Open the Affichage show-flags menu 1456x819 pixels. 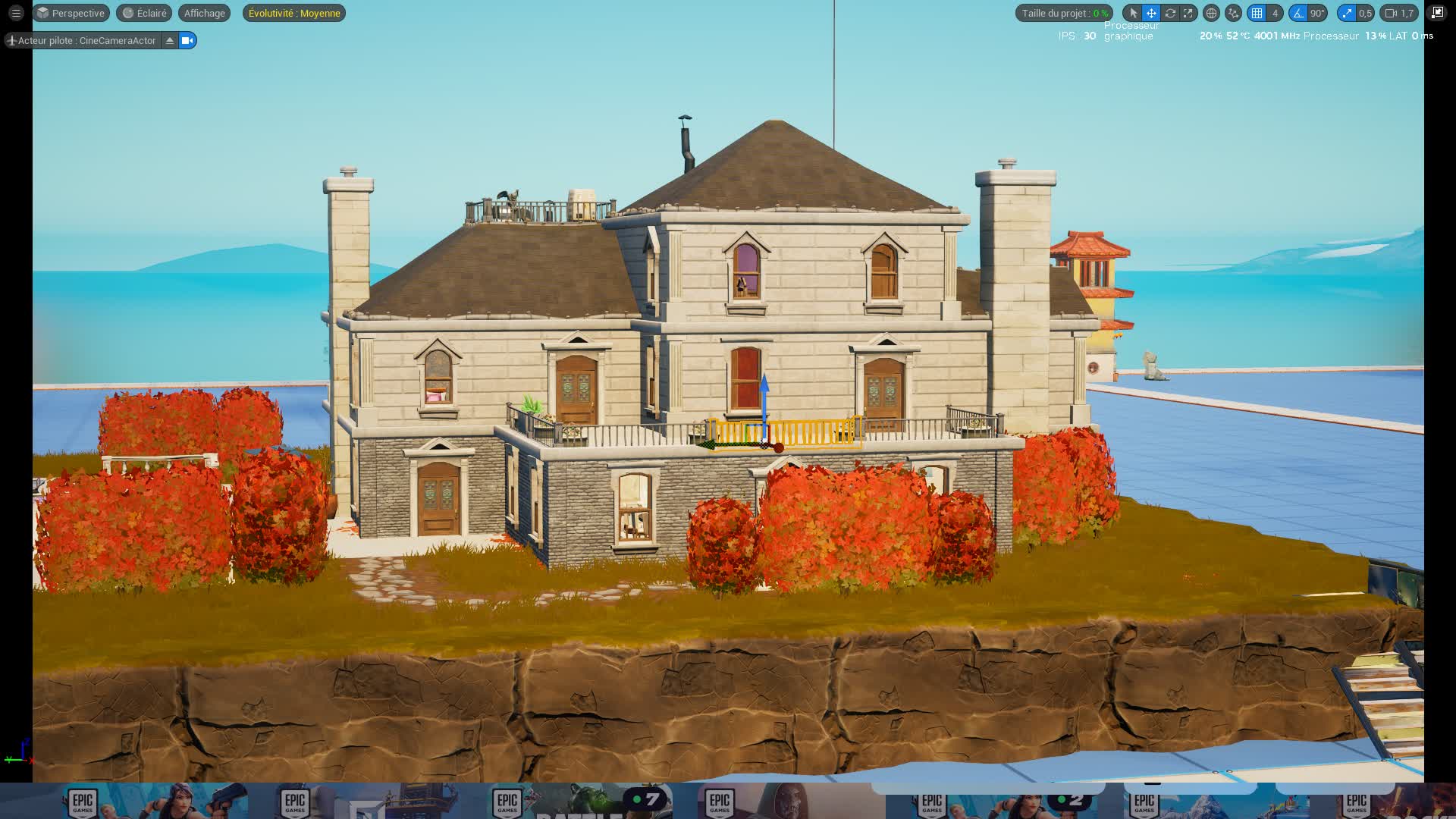click(204, 13)
